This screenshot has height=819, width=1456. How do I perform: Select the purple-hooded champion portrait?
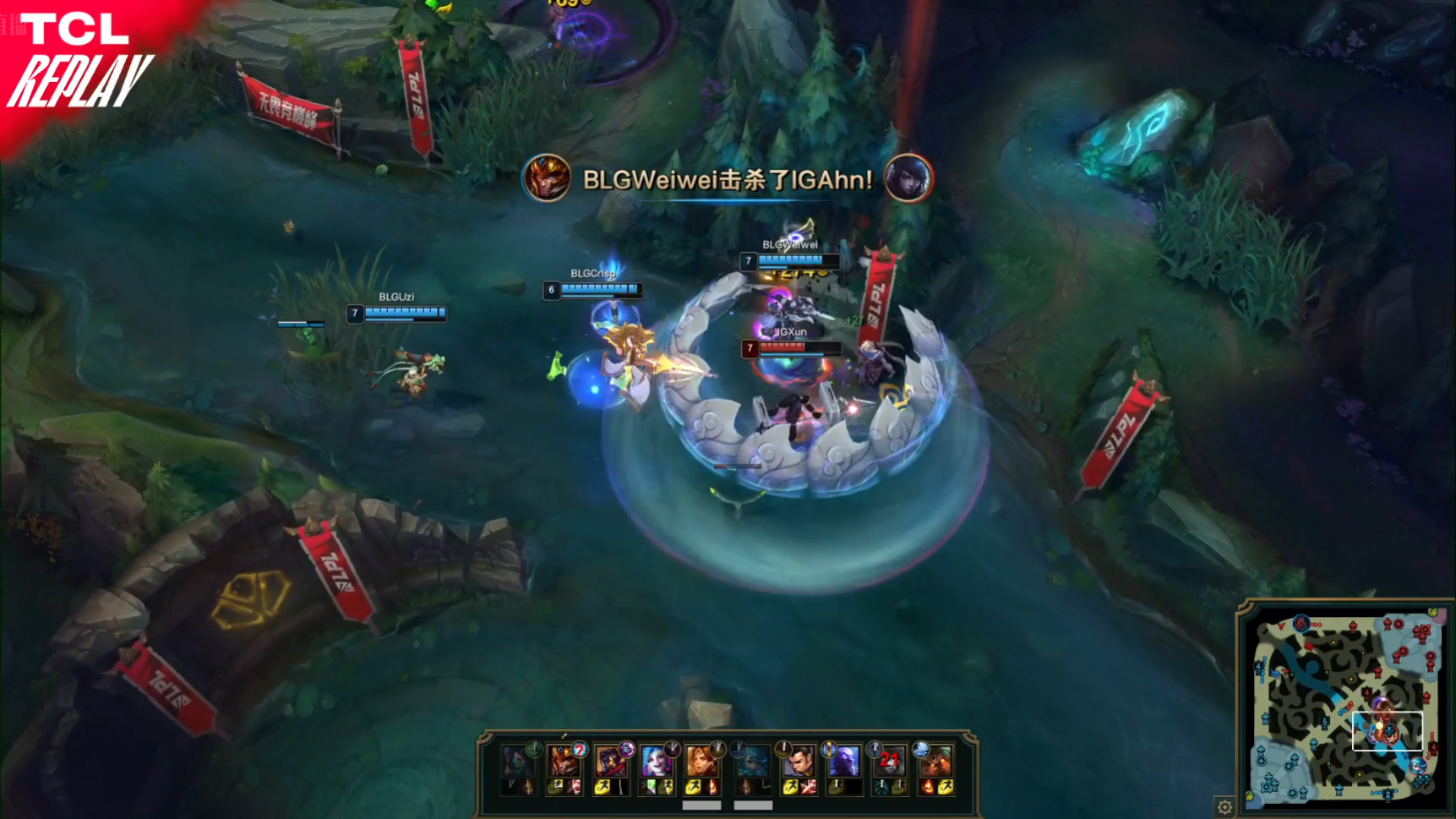843,762
